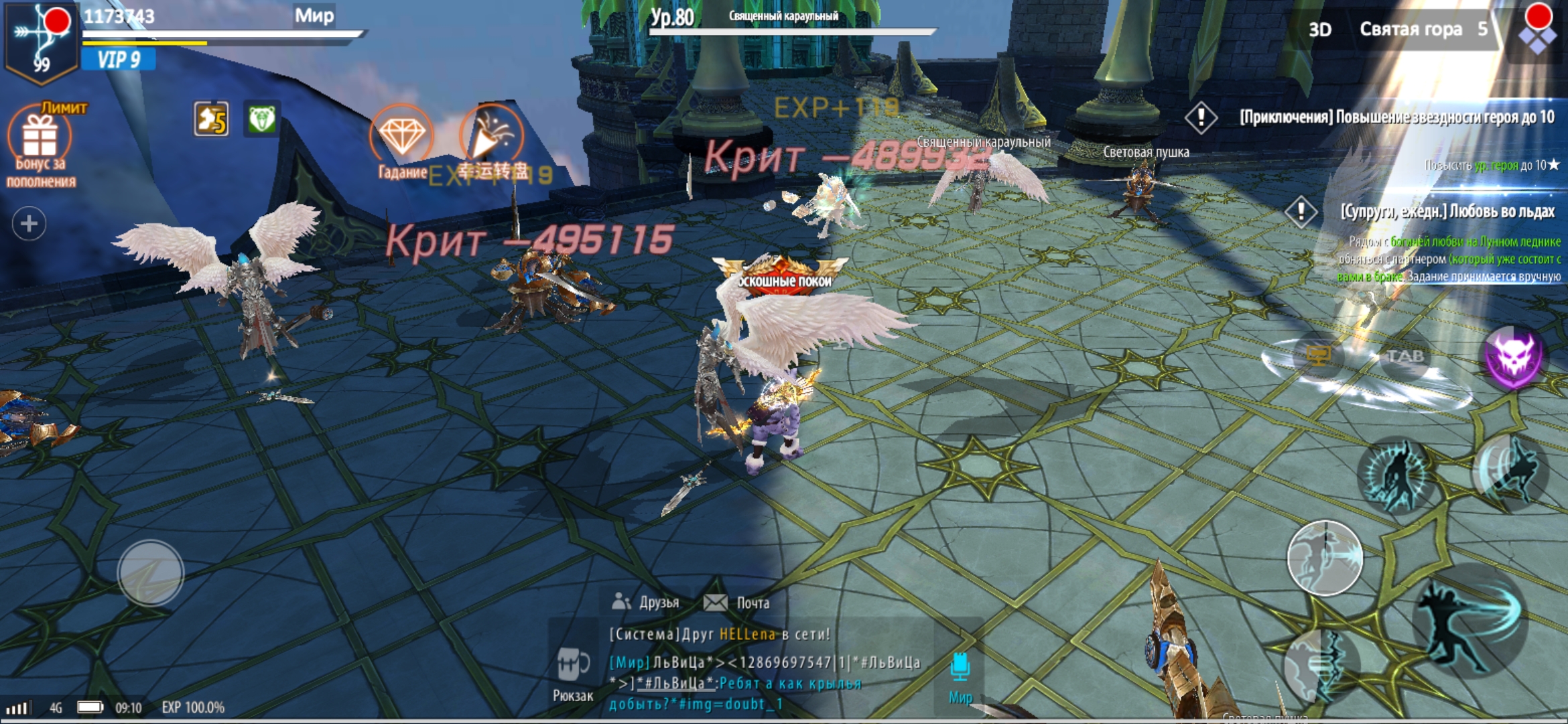This screenshot has height=724, width=1568.
Task: Select the x5 boost buff icon
Action: tap(211, 120)
